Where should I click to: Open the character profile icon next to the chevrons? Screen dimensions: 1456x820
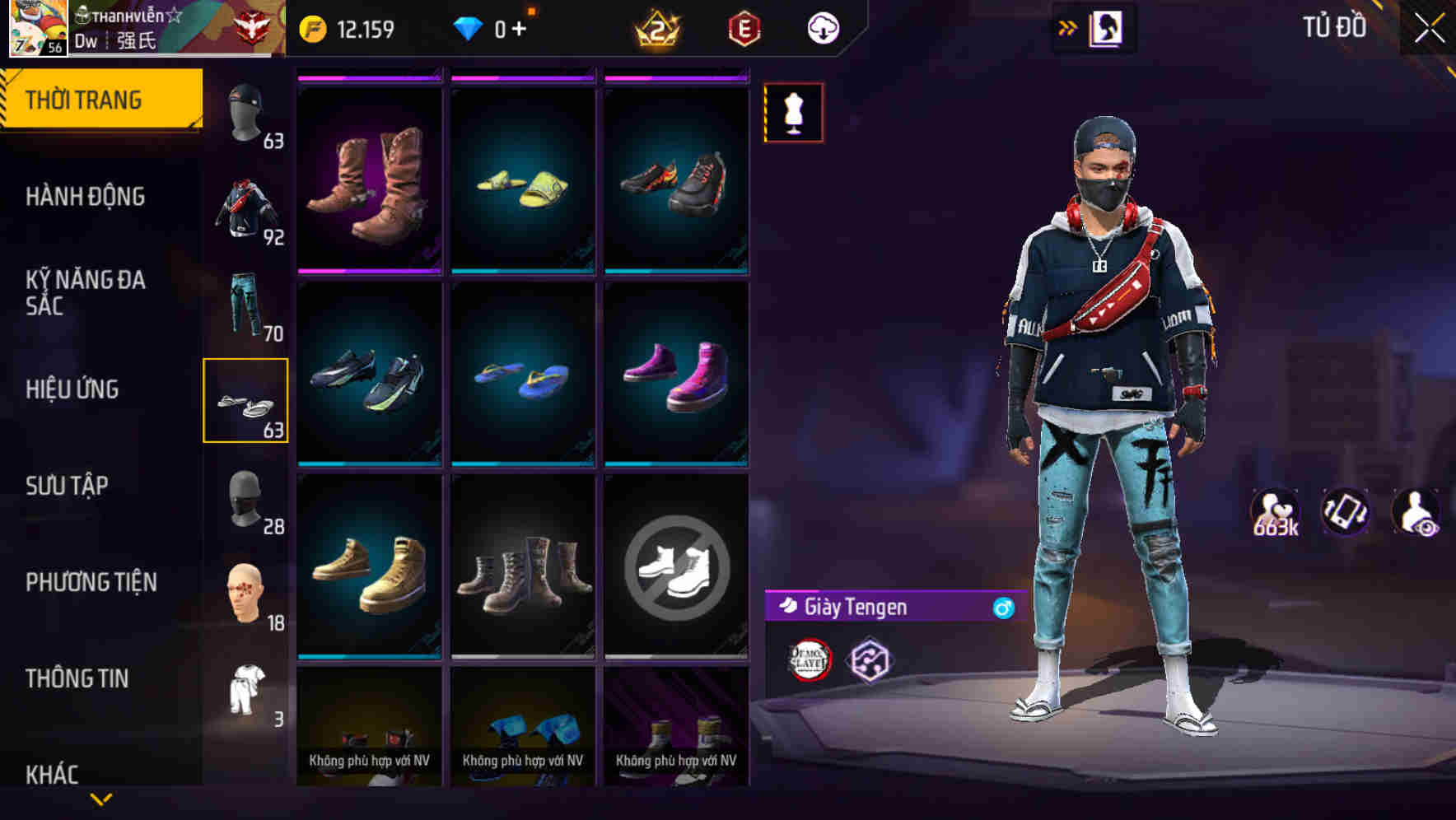tap(1106, 27)
